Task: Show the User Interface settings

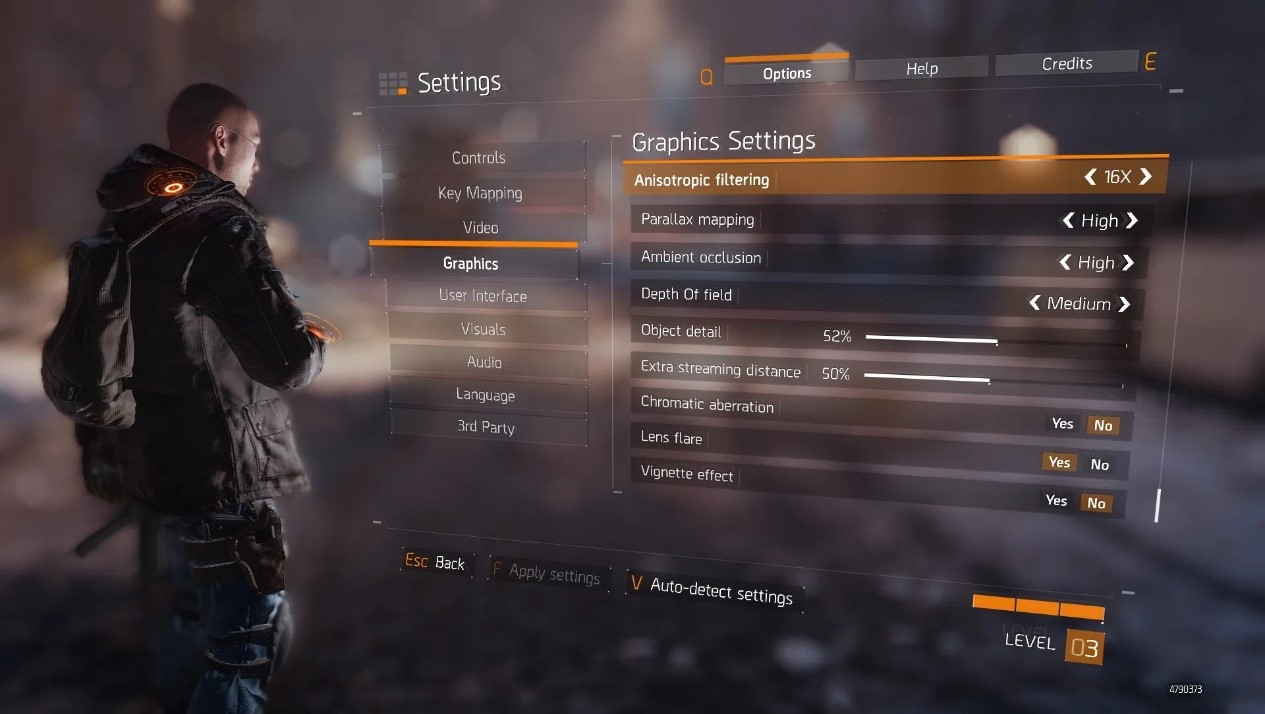Action: point(483,296)
